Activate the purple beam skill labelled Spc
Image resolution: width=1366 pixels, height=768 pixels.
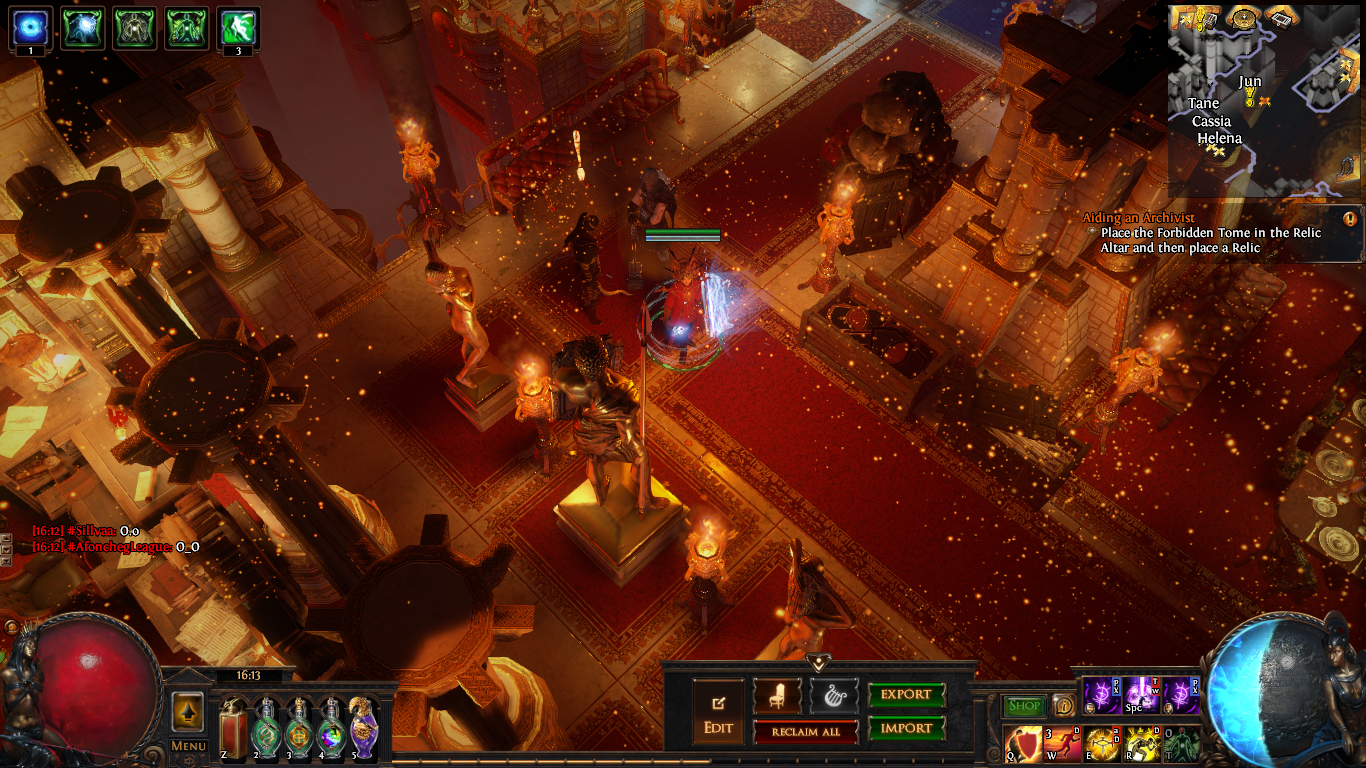coord(1141,695)
